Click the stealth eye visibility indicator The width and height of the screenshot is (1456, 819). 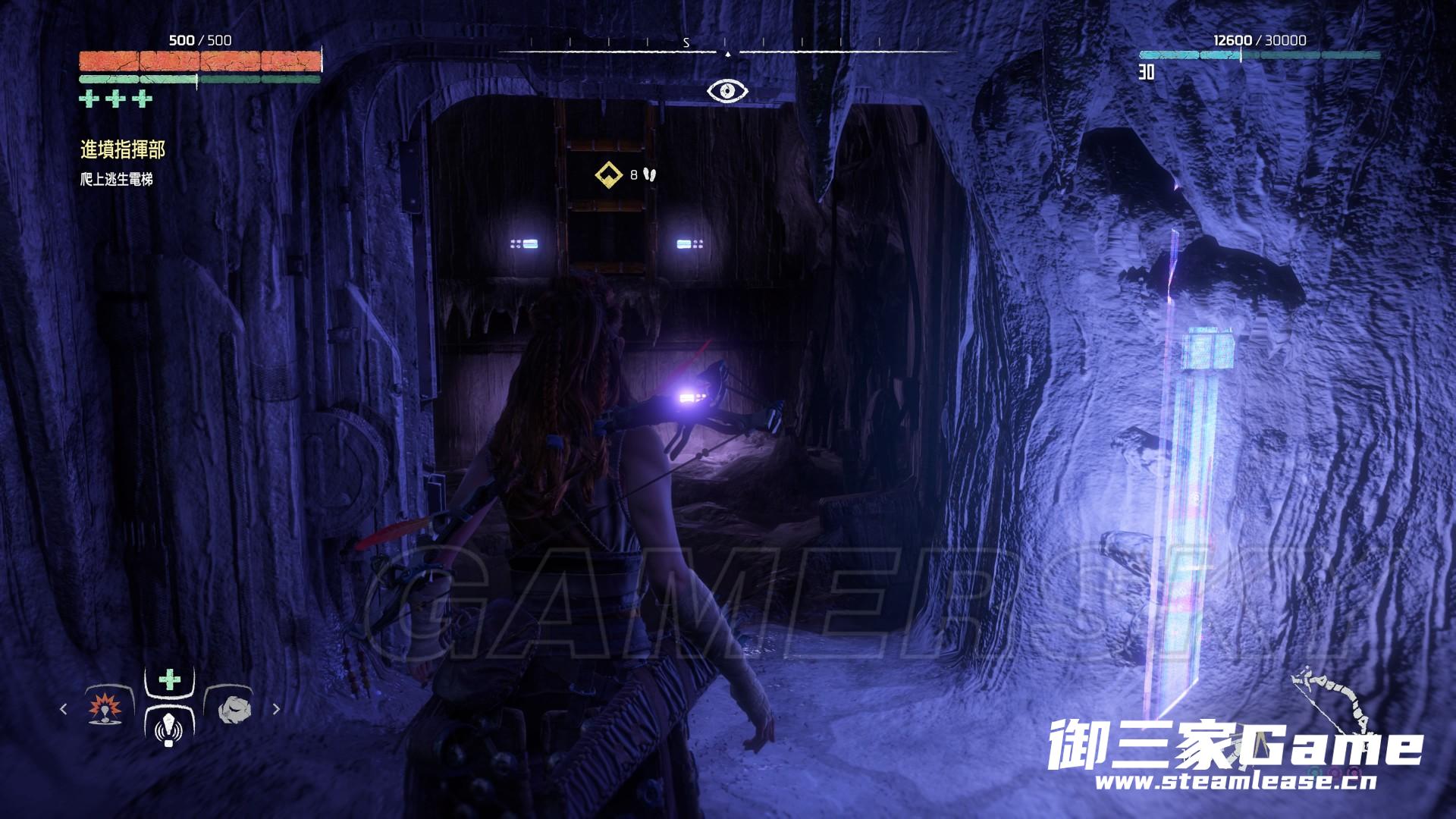click(x=727, y=92)
